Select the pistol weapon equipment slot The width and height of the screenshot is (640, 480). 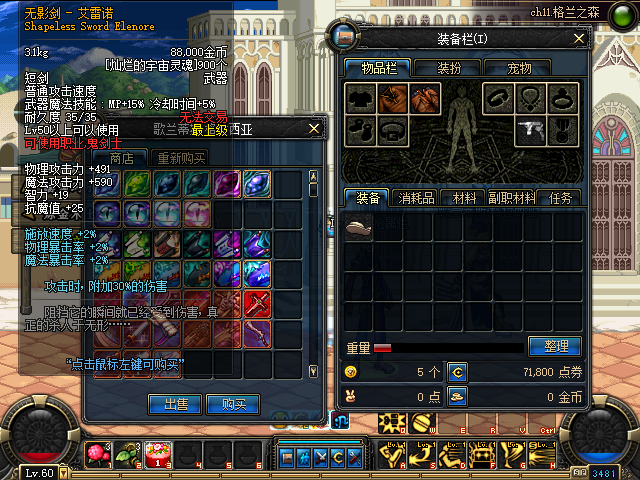(x=526, y=128)
